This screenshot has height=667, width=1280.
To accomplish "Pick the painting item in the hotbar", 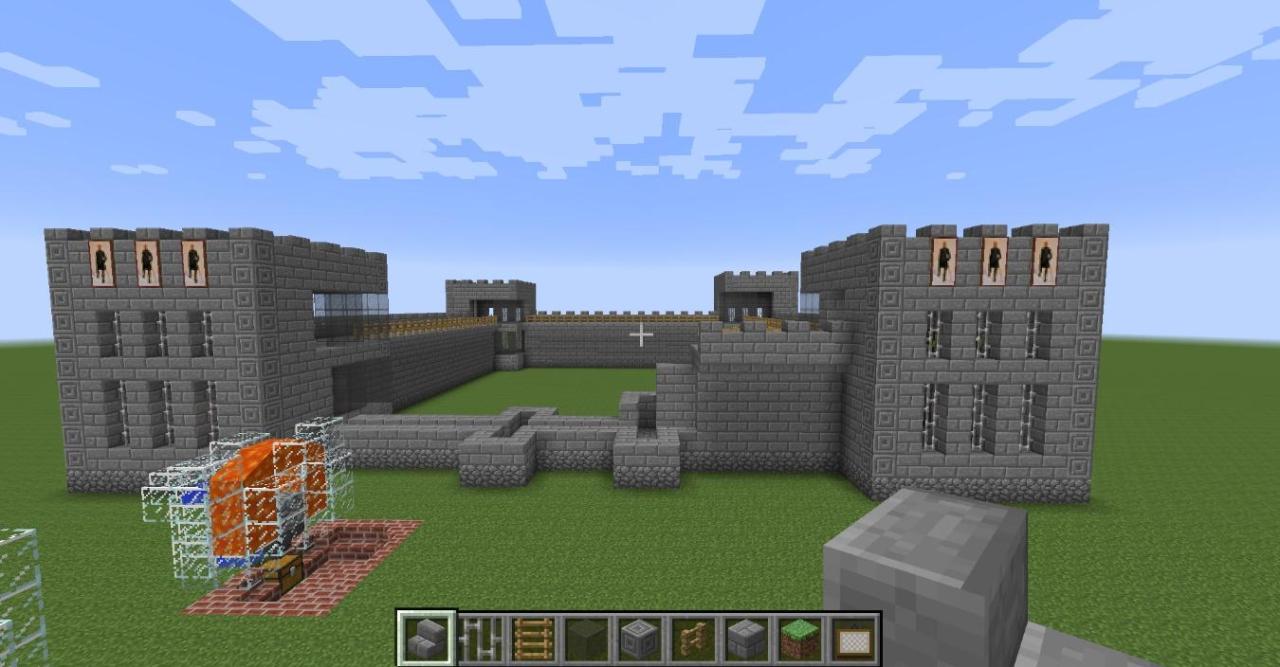I will click(x=853, y=638).
